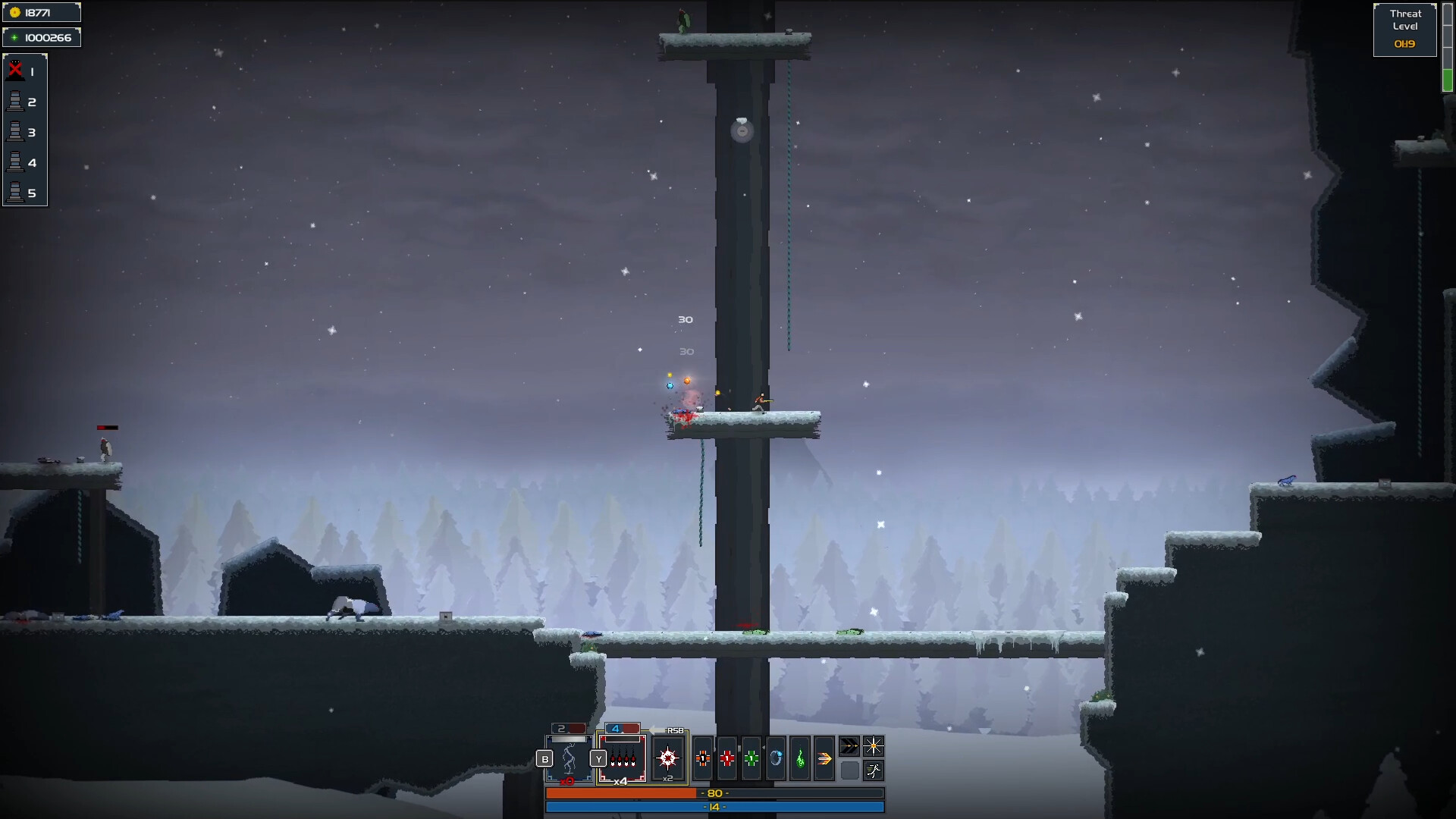Select the green flame item icon
Viewport: 1456px width, 819px height.
tap(801, 757)
